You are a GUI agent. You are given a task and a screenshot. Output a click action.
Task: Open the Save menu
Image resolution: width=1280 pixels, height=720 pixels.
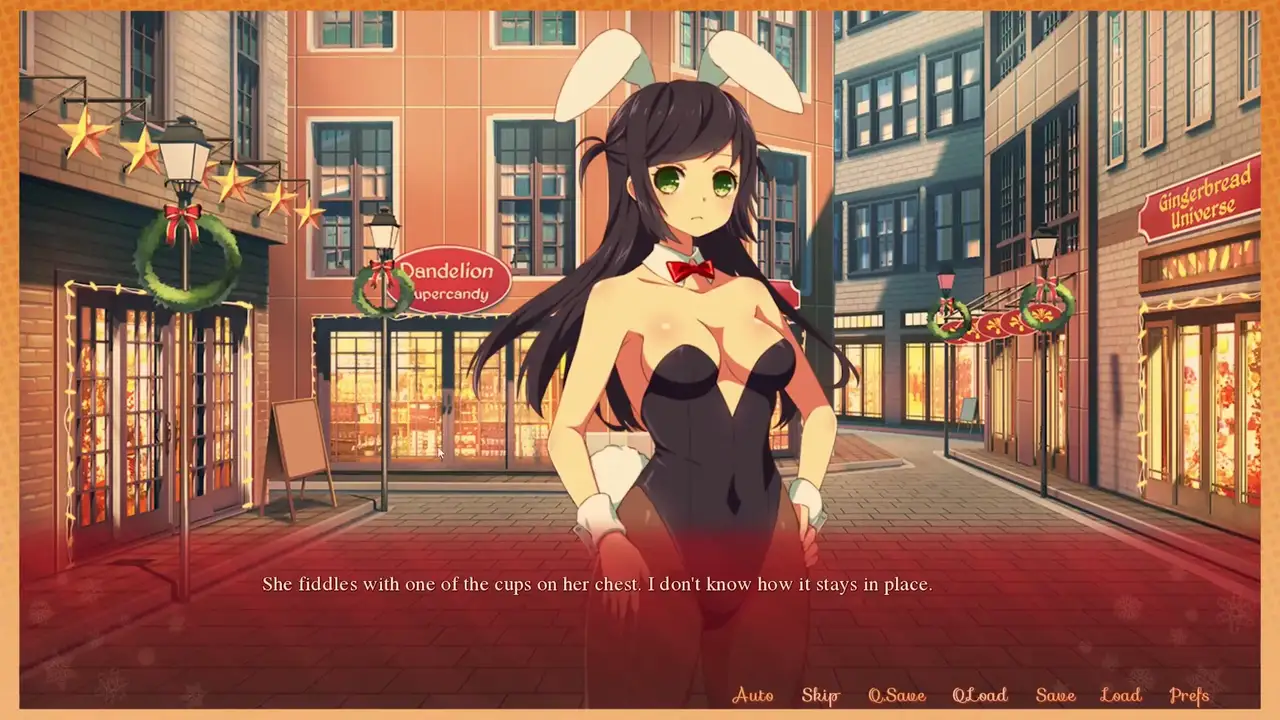tap(1055, 695)
